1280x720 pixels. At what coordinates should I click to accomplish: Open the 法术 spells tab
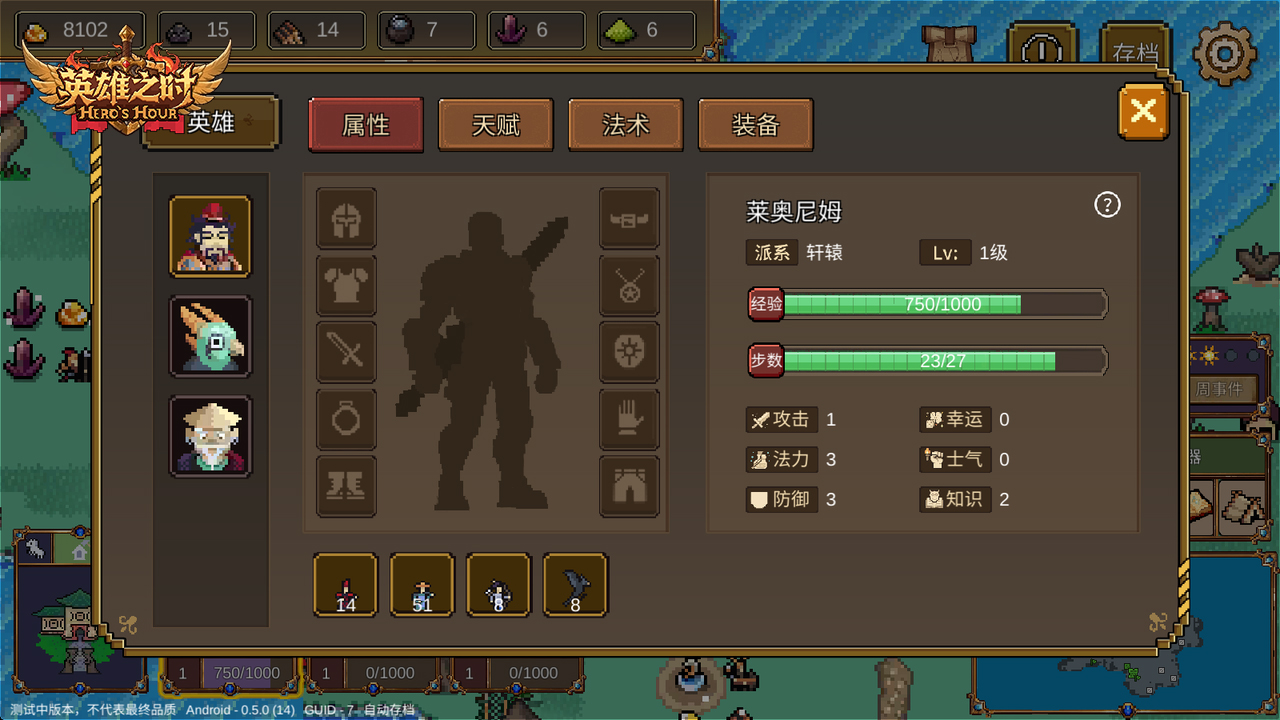[625, 124]
